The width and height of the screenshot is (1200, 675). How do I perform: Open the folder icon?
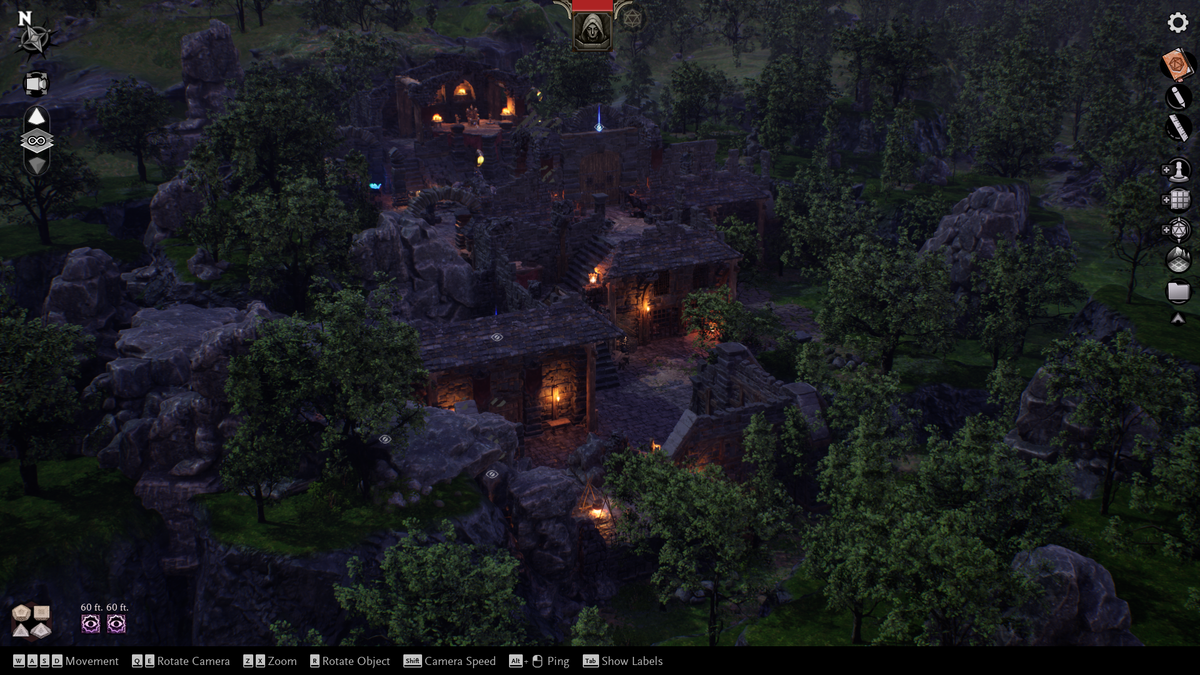point(1178,292)
